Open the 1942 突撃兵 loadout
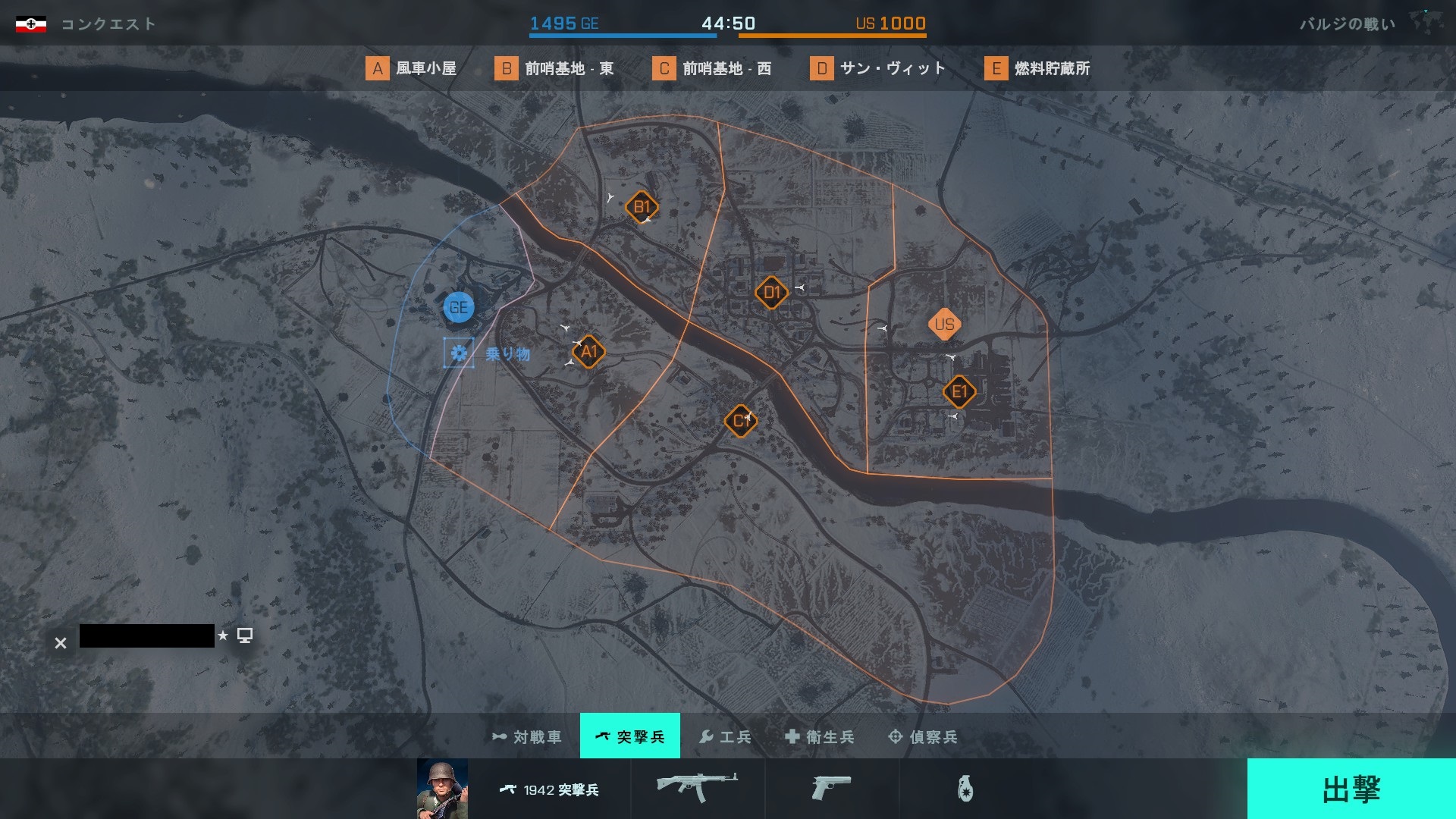Viewport: 1456px width, 819px height. [550, 789]
